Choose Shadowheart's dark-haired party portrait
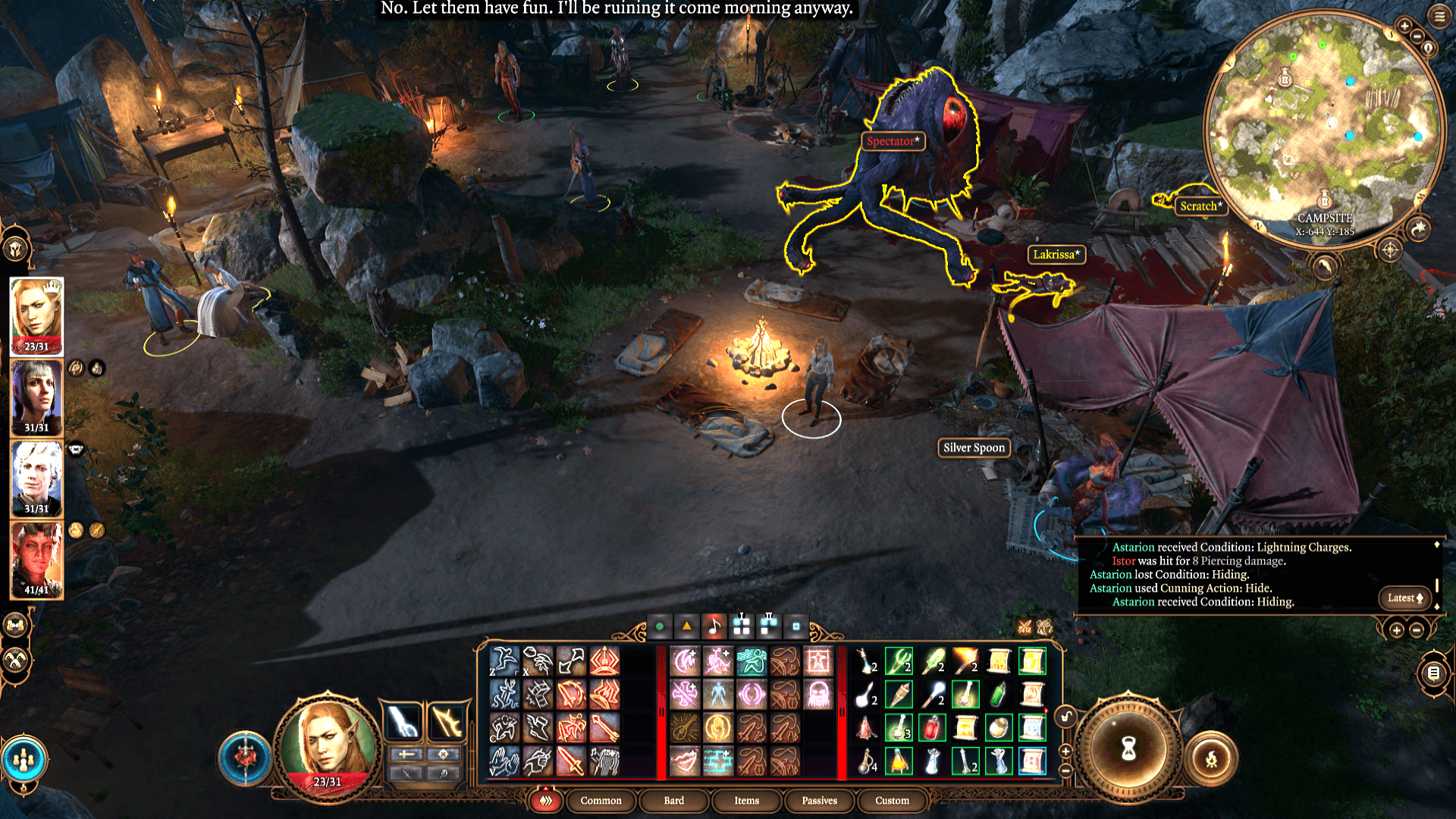This screenshot has height=819, width=1456. [x=36, y=397]
